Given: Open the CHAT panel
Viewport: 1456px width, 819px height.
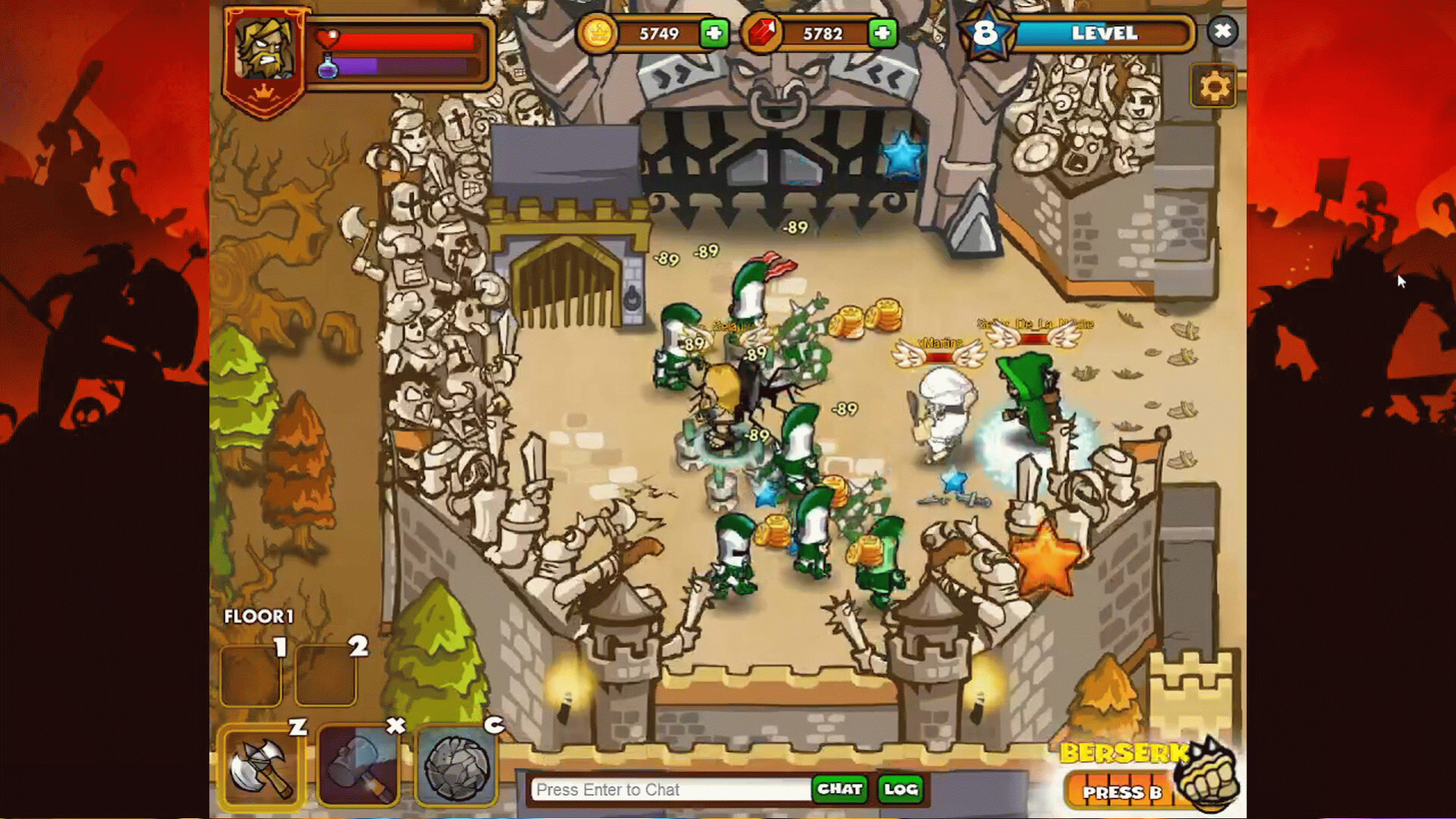Looking at the screenshot, I should tap(840, 789).
